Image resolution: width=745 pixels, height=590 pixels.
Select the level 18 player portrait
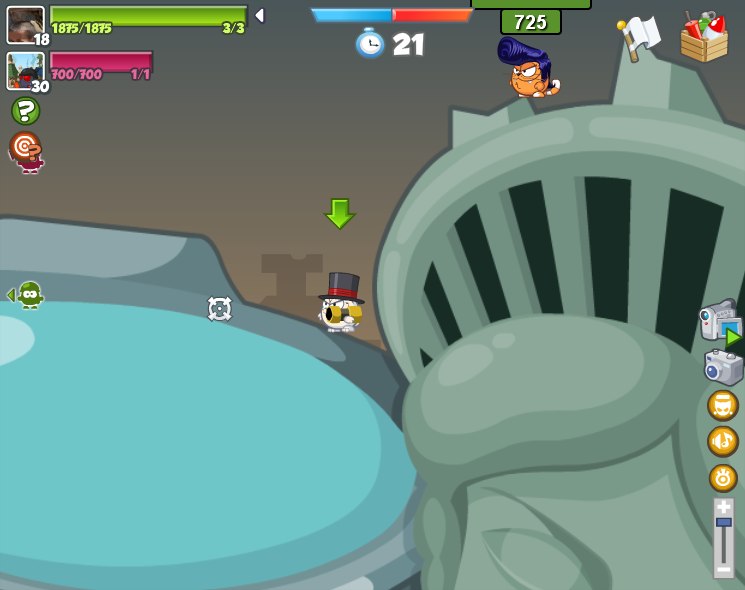pos(25,25)
